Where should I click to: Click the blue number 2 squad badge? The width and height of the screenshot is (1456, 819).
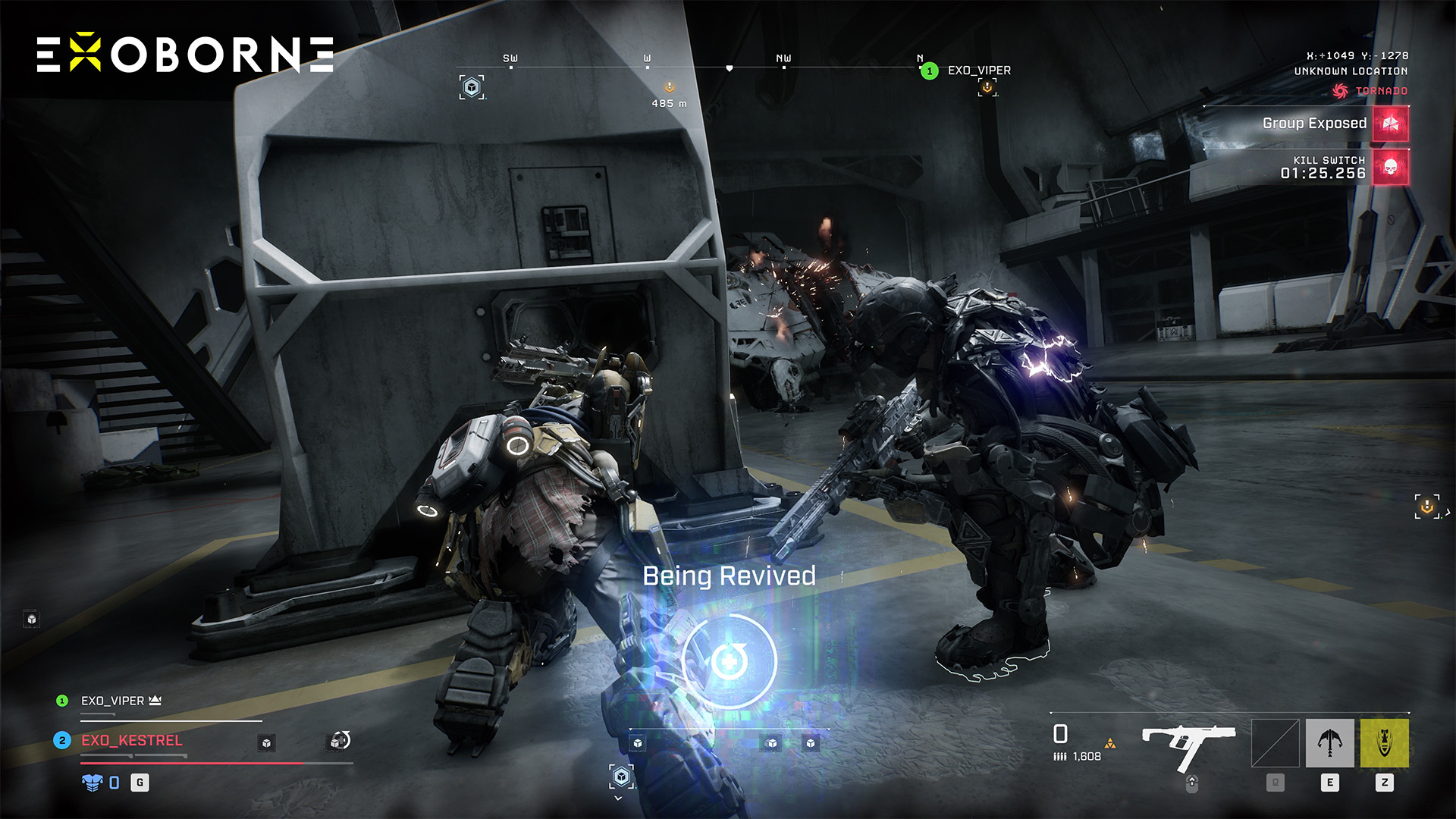point(62,740)
